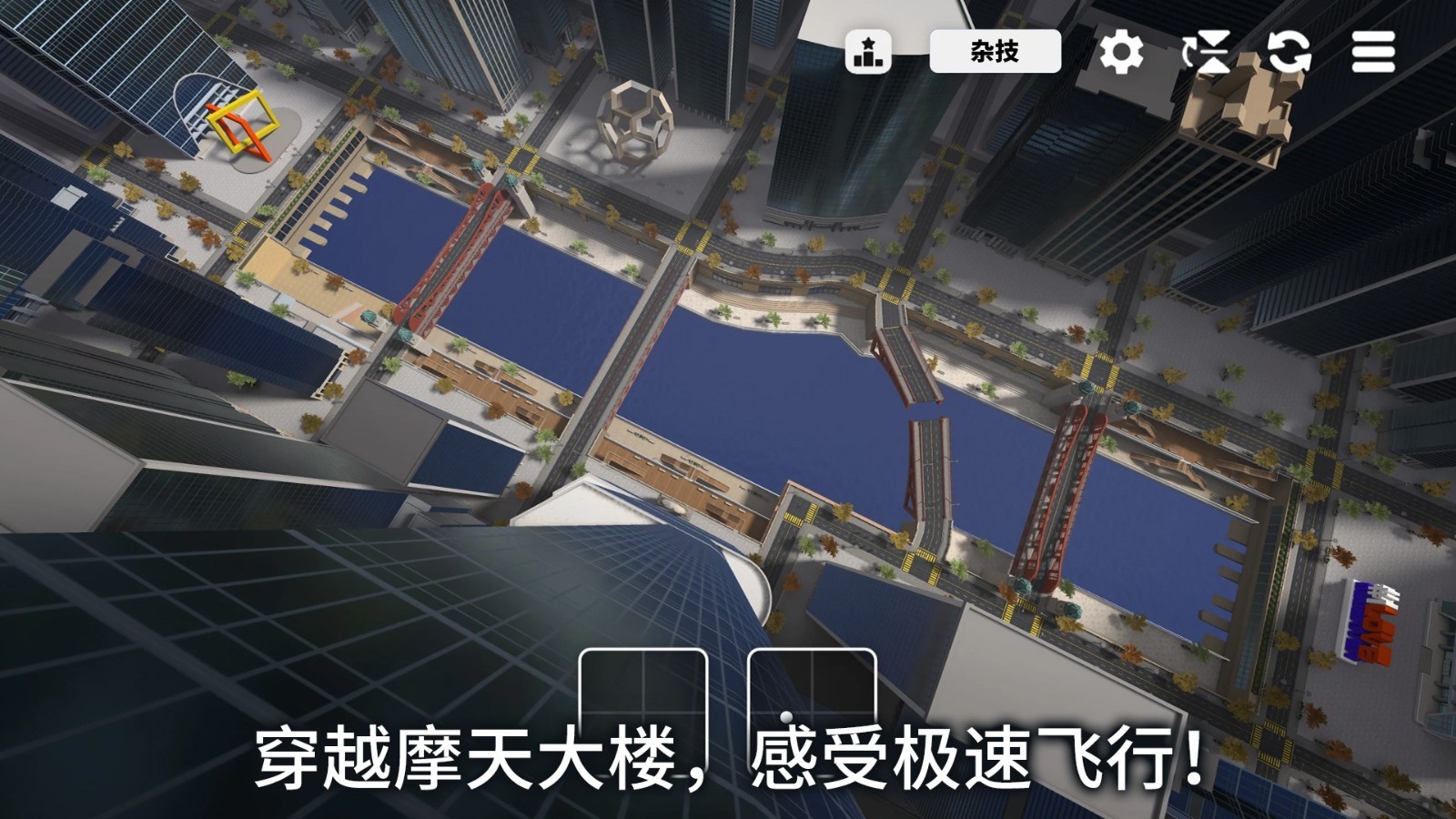Tap the star inside the leaderboard icon

869,43
